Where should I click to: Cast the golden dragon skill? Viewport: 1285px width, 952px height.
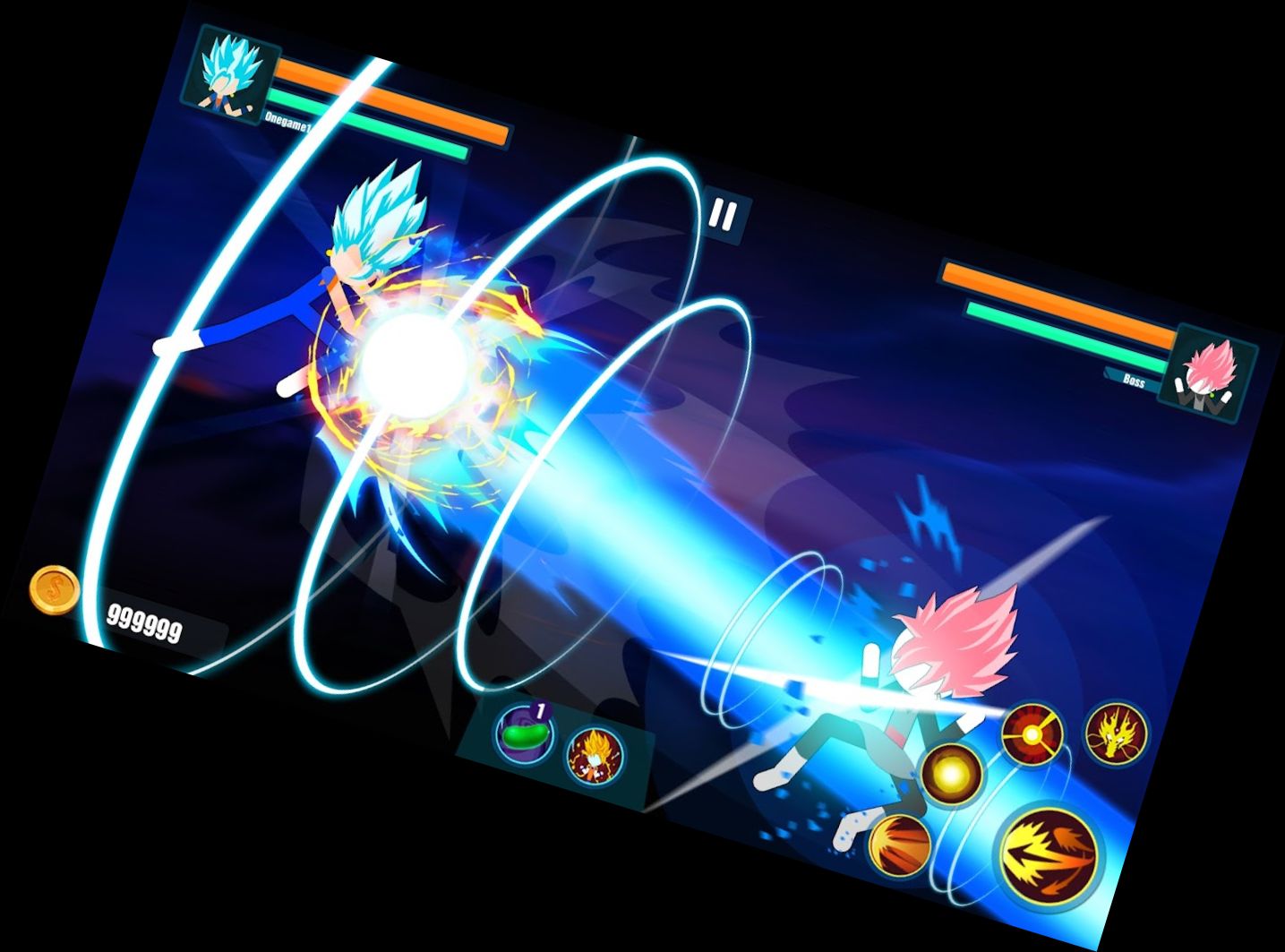pyautogui.click(x=1116, y=732)
